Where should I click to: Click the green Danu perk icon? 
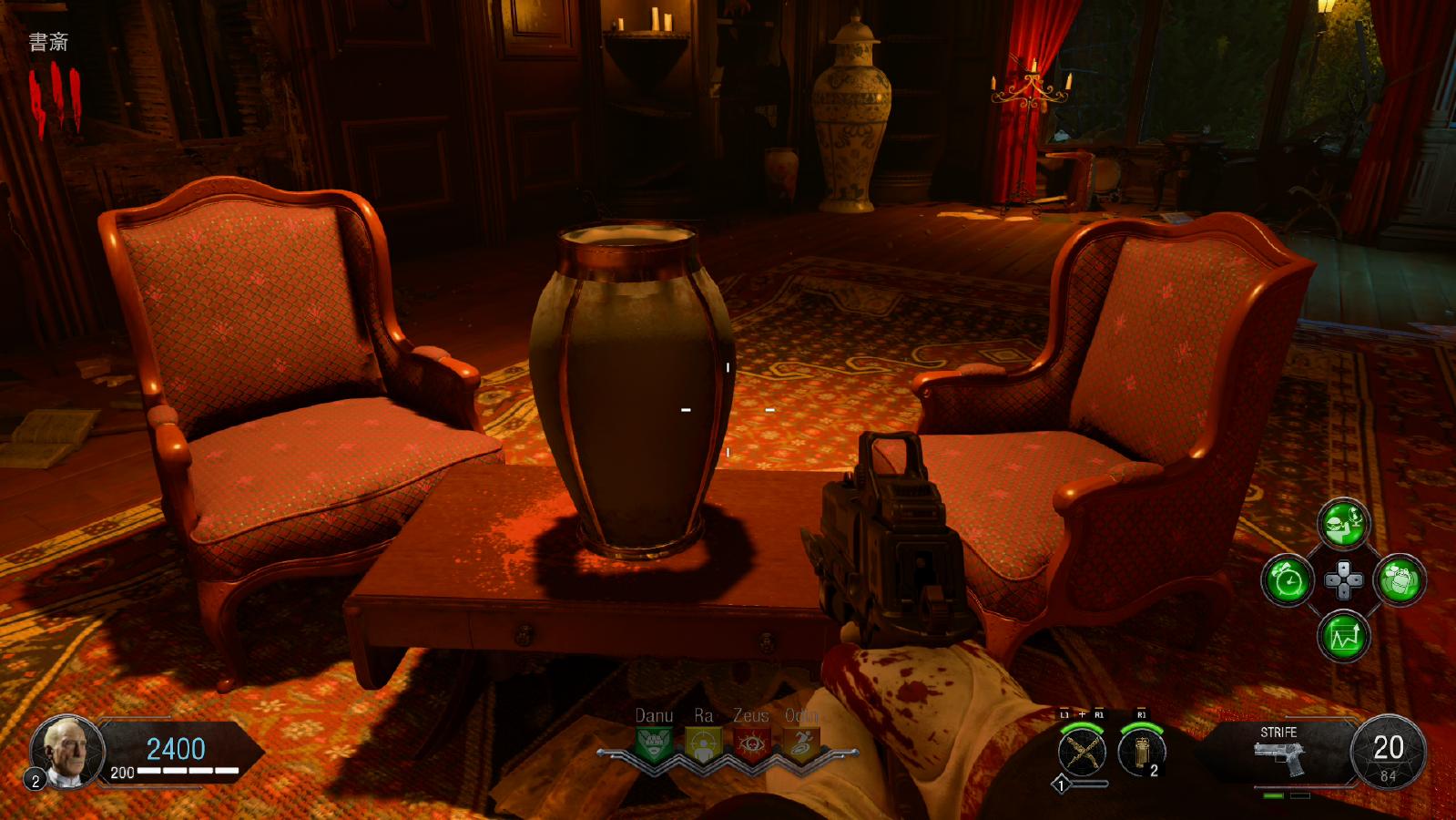(654, 744)
